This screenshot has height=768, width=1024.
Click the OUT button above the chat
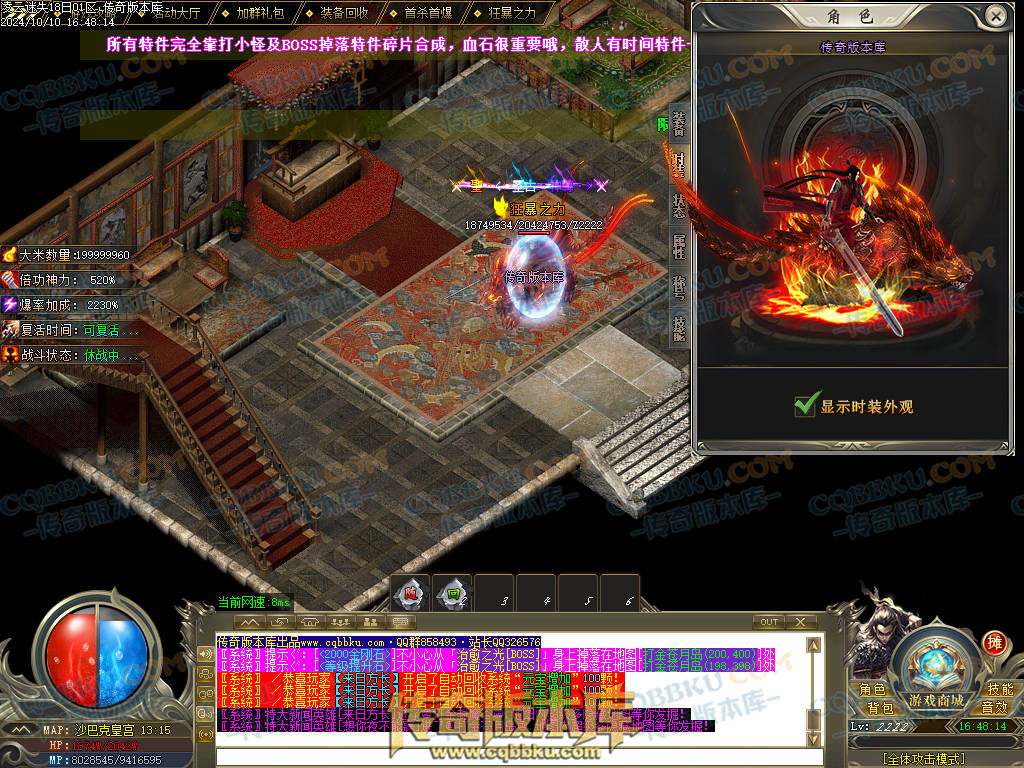(769, 622)
